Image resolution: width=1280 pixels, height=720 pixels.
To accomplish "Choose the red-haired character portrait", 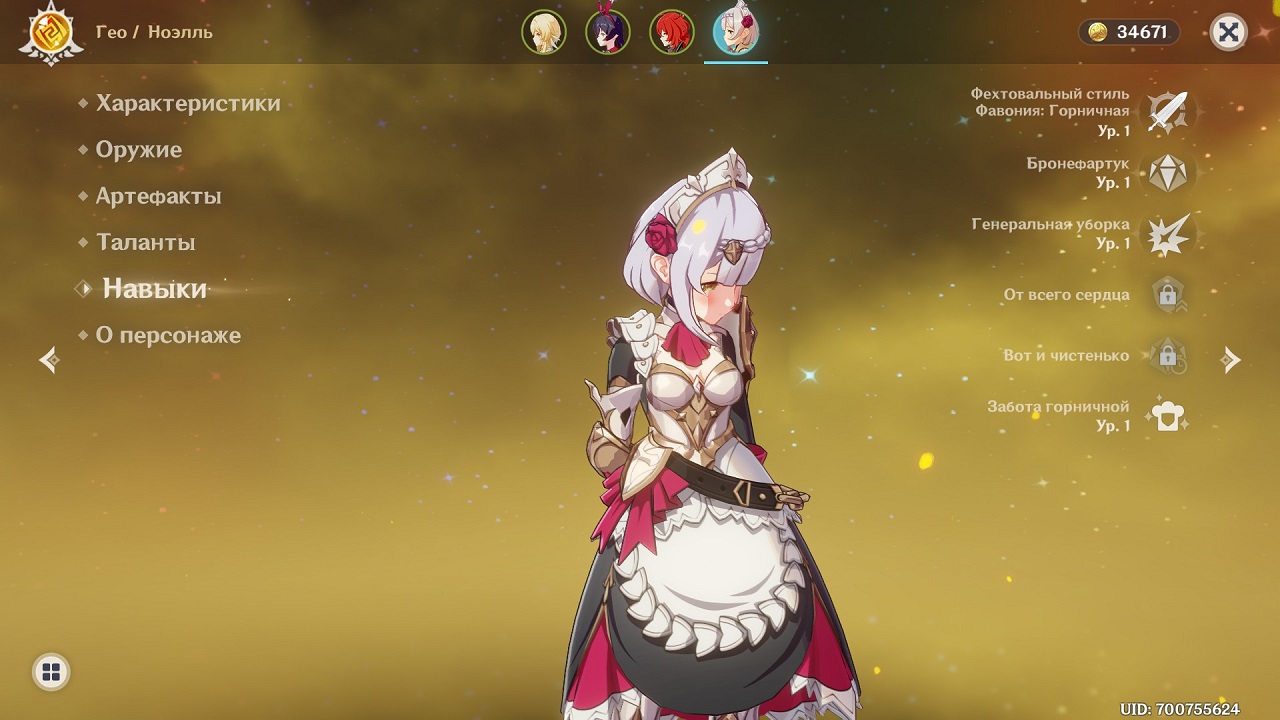I will (x=671, y=32).
